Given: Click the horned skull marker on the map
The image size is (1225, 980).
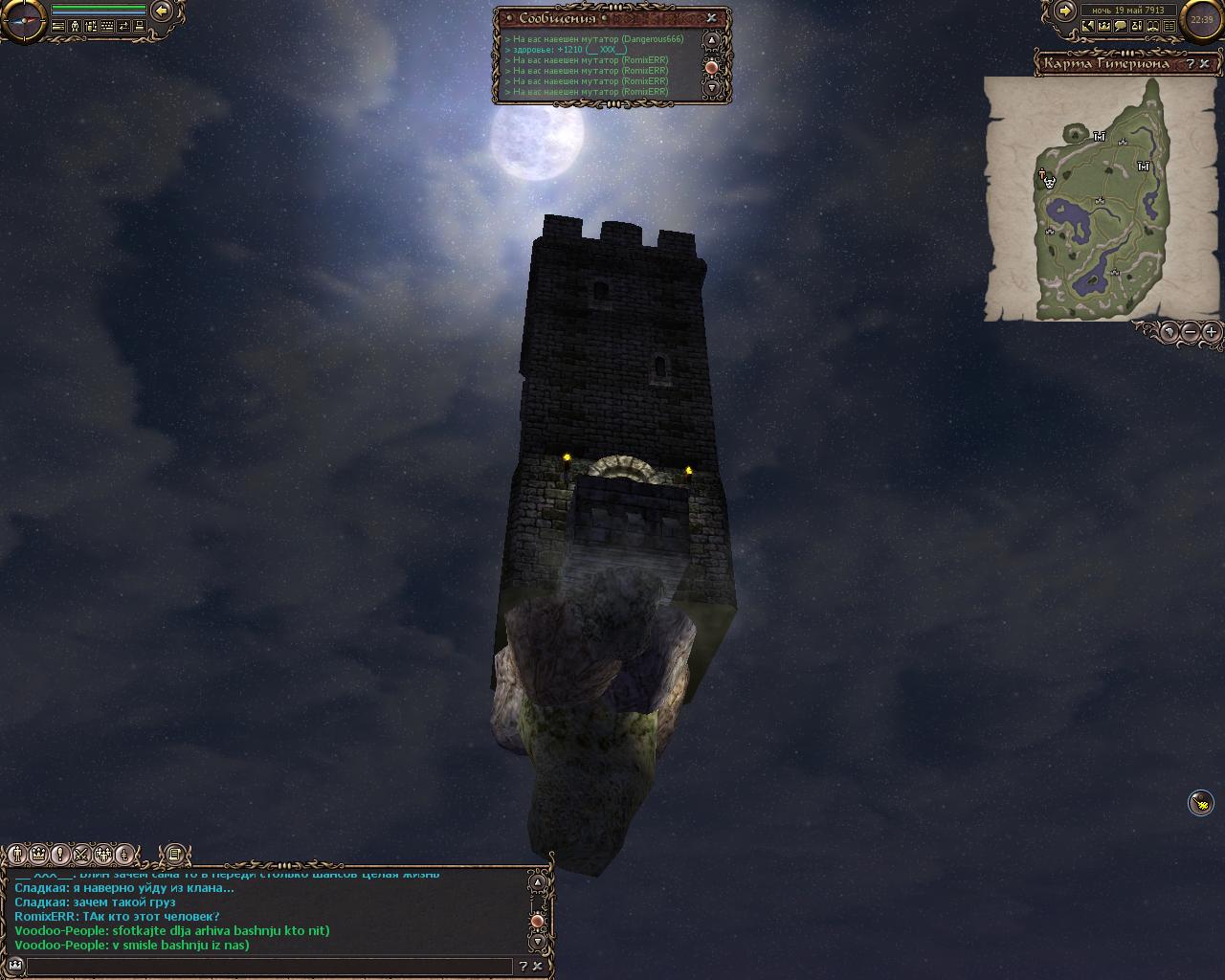Looking at the screenshot, I should pyautogui.click(x=1050, y=181).
